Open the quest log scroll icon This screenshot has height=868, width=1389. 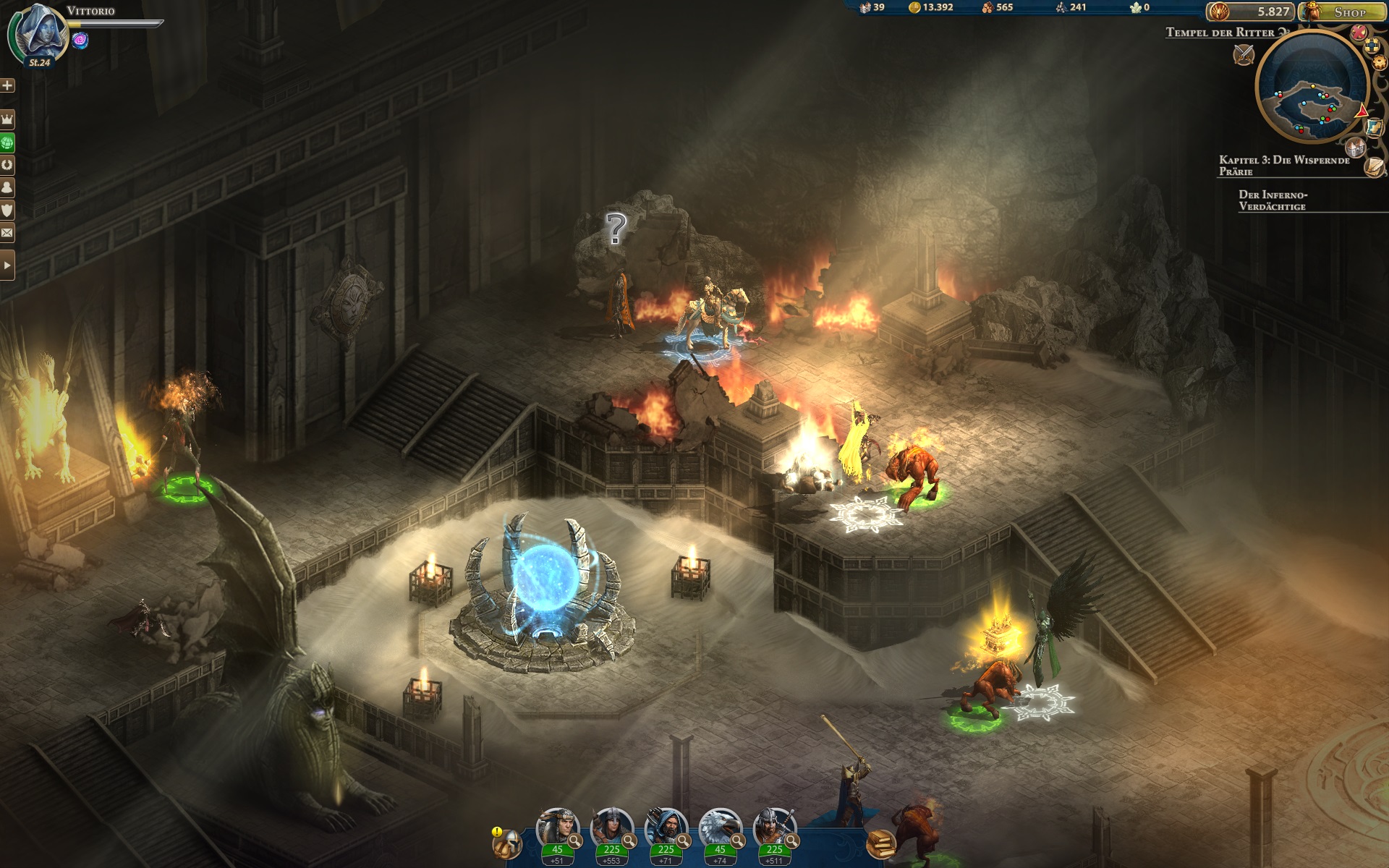pyautogui.click(x=1375, y=167)
